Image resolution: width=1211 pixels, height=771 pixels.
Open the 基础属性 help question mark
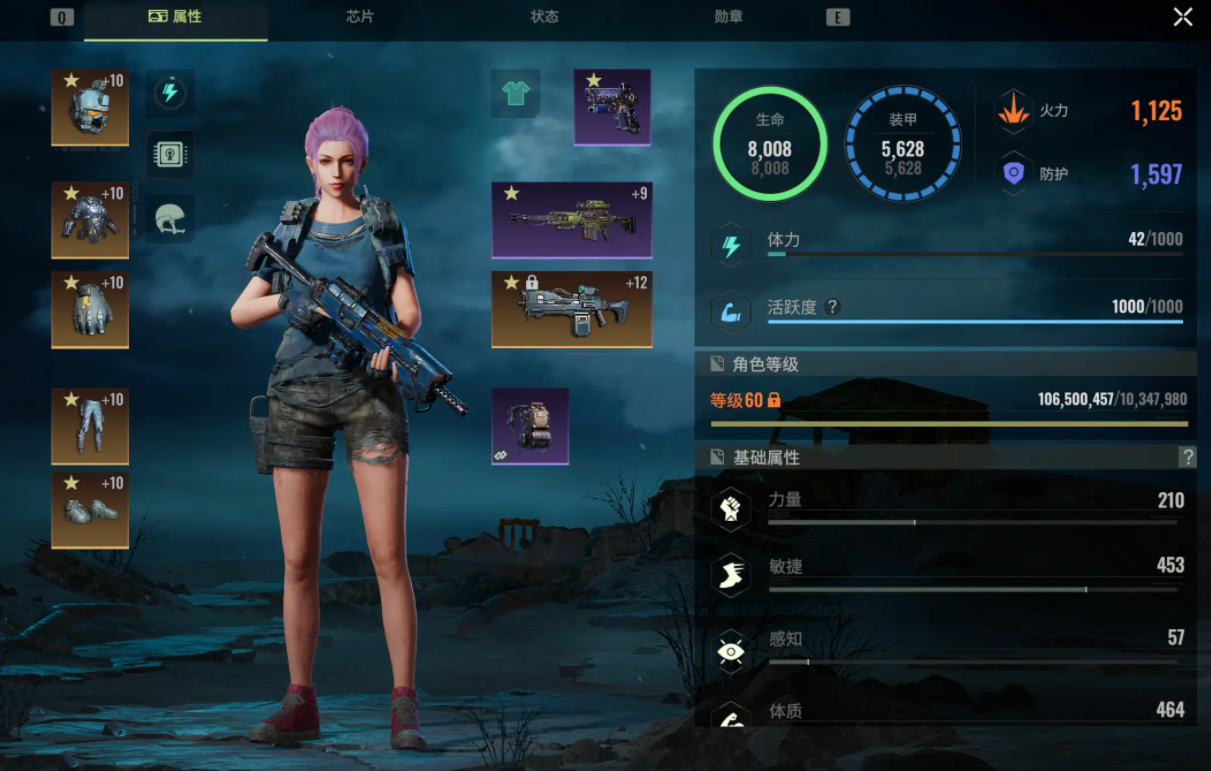click(x=1188, y=457)
